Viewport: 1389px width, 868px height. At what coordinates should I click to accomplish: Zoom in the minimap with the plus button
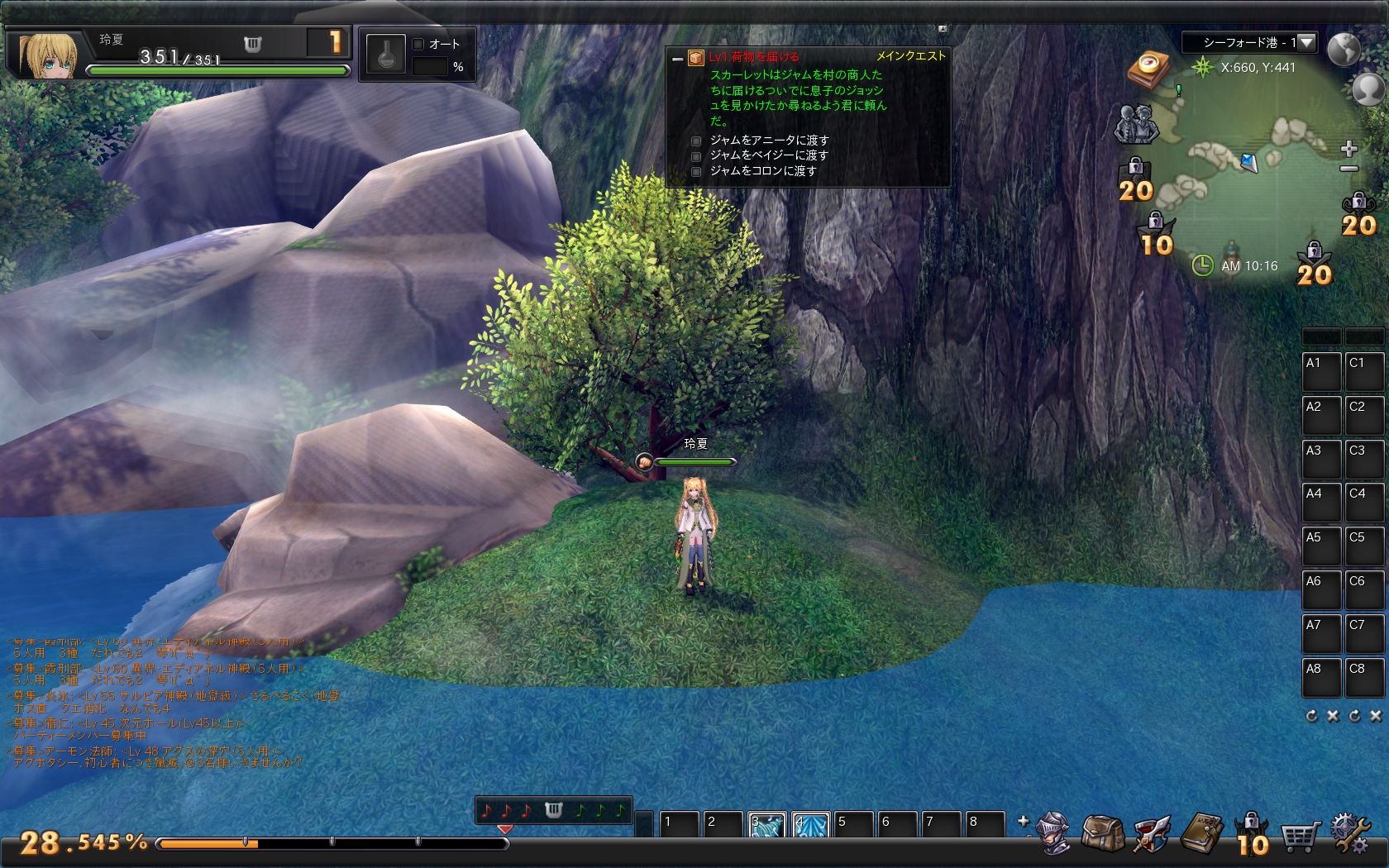tap(1348, 149)
